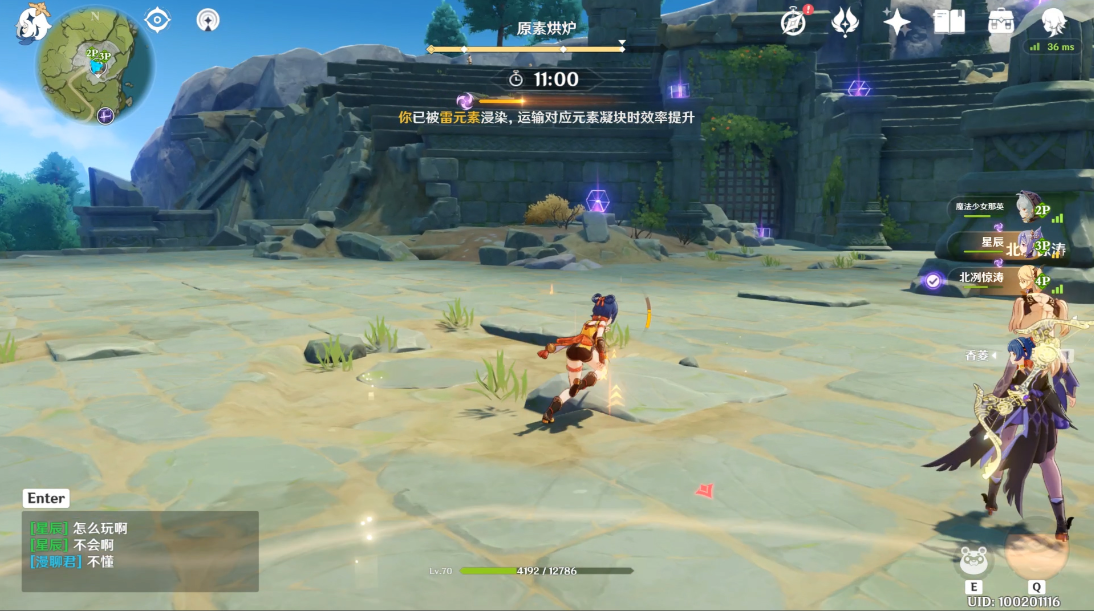This screenshot has width=1094, height=611.
Task: Open the circular minimap
Action: click(95, 66)
